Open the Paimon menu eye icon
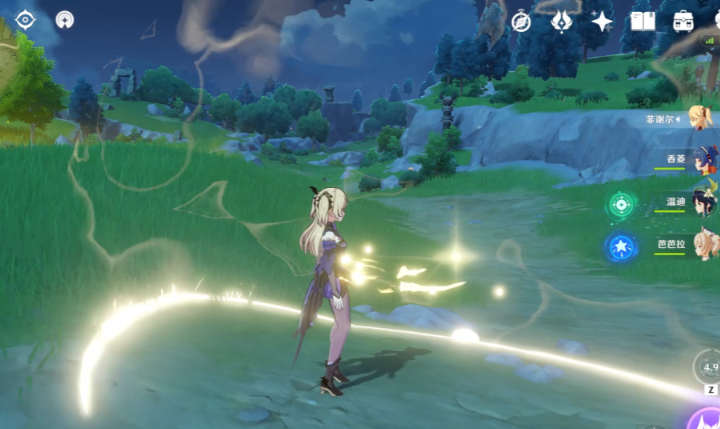 (25, 19)
